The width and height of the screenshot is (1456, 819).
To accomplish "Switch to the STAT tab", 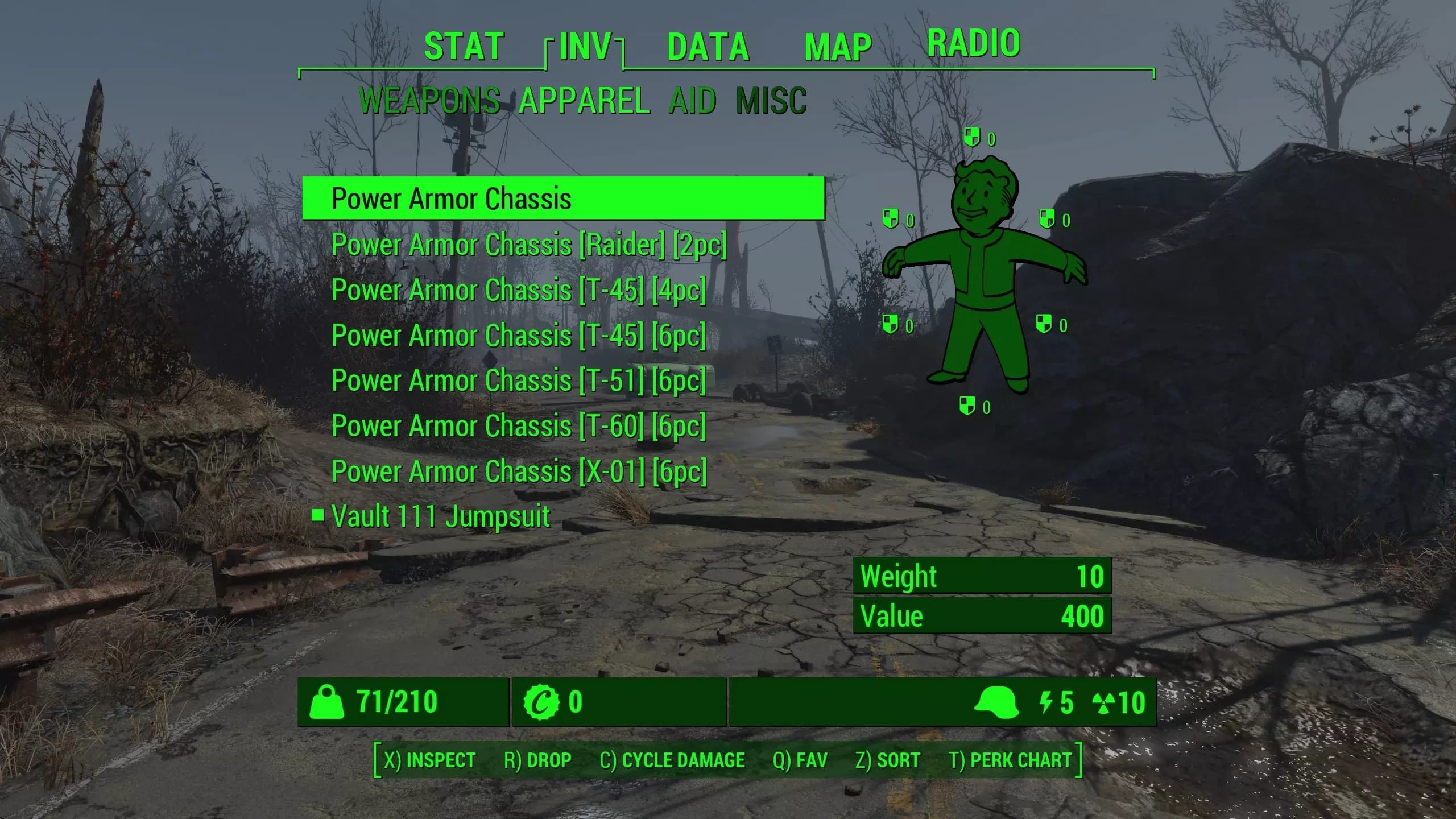I will 464,47.
